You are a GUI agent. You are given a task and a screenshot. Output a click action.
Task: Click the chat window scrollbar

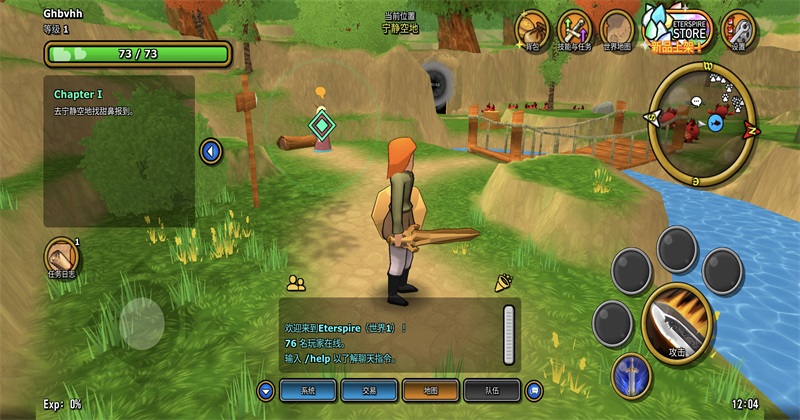coord(508,332)
